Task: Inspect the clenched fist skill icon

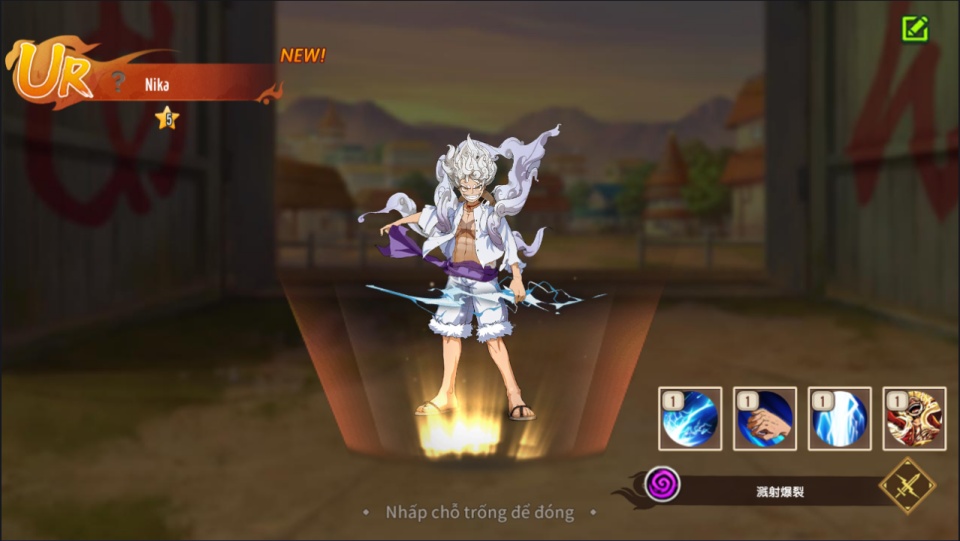Action: coord(765,418)
